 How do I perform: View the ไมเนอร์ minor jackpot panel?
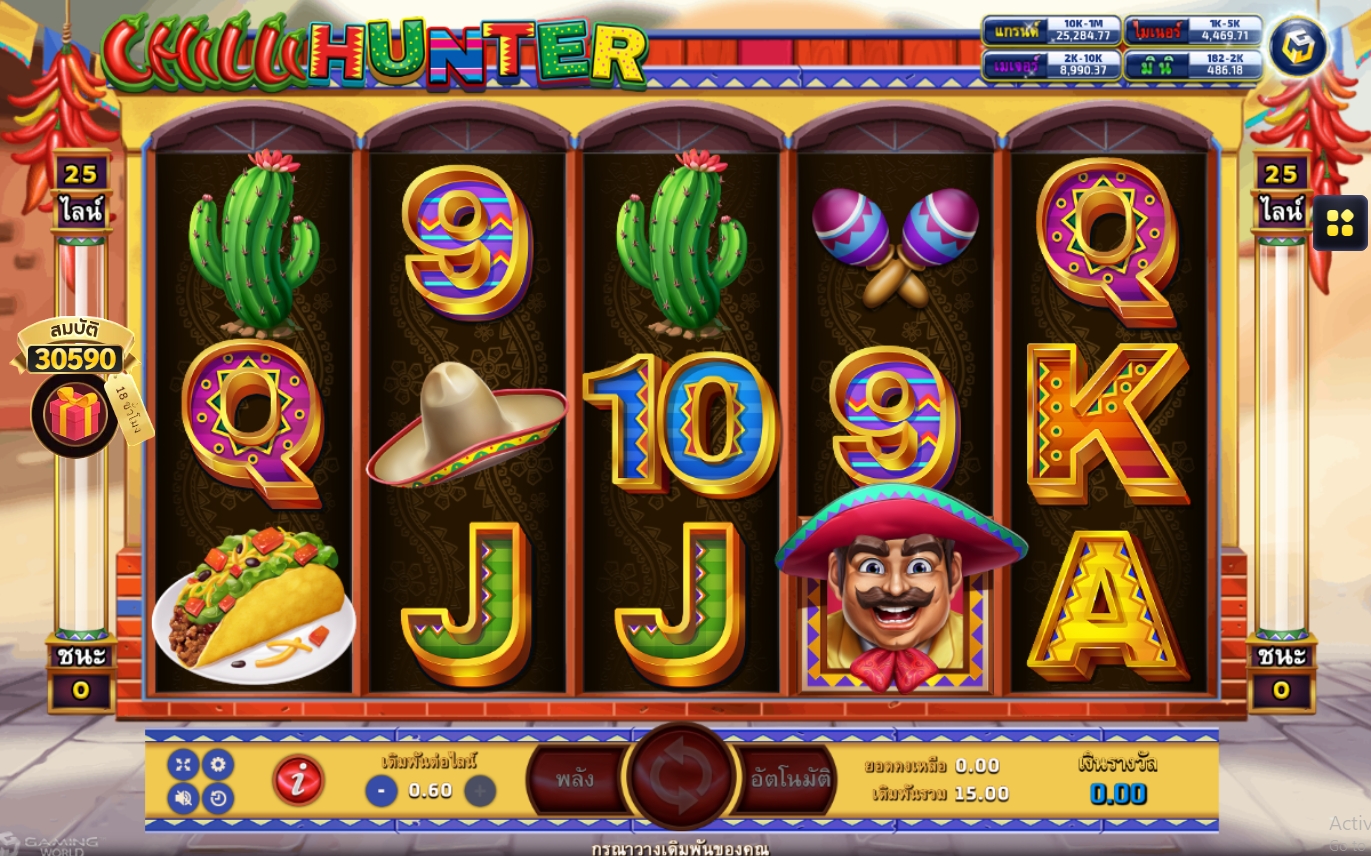1193,31
